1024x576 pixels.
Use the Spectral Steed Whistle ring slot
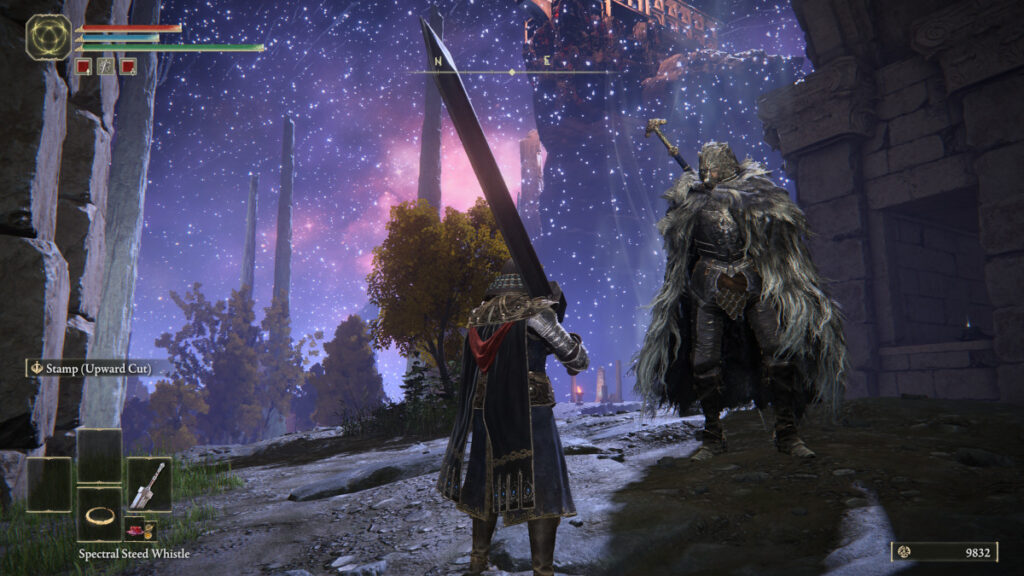click(99, 515)
